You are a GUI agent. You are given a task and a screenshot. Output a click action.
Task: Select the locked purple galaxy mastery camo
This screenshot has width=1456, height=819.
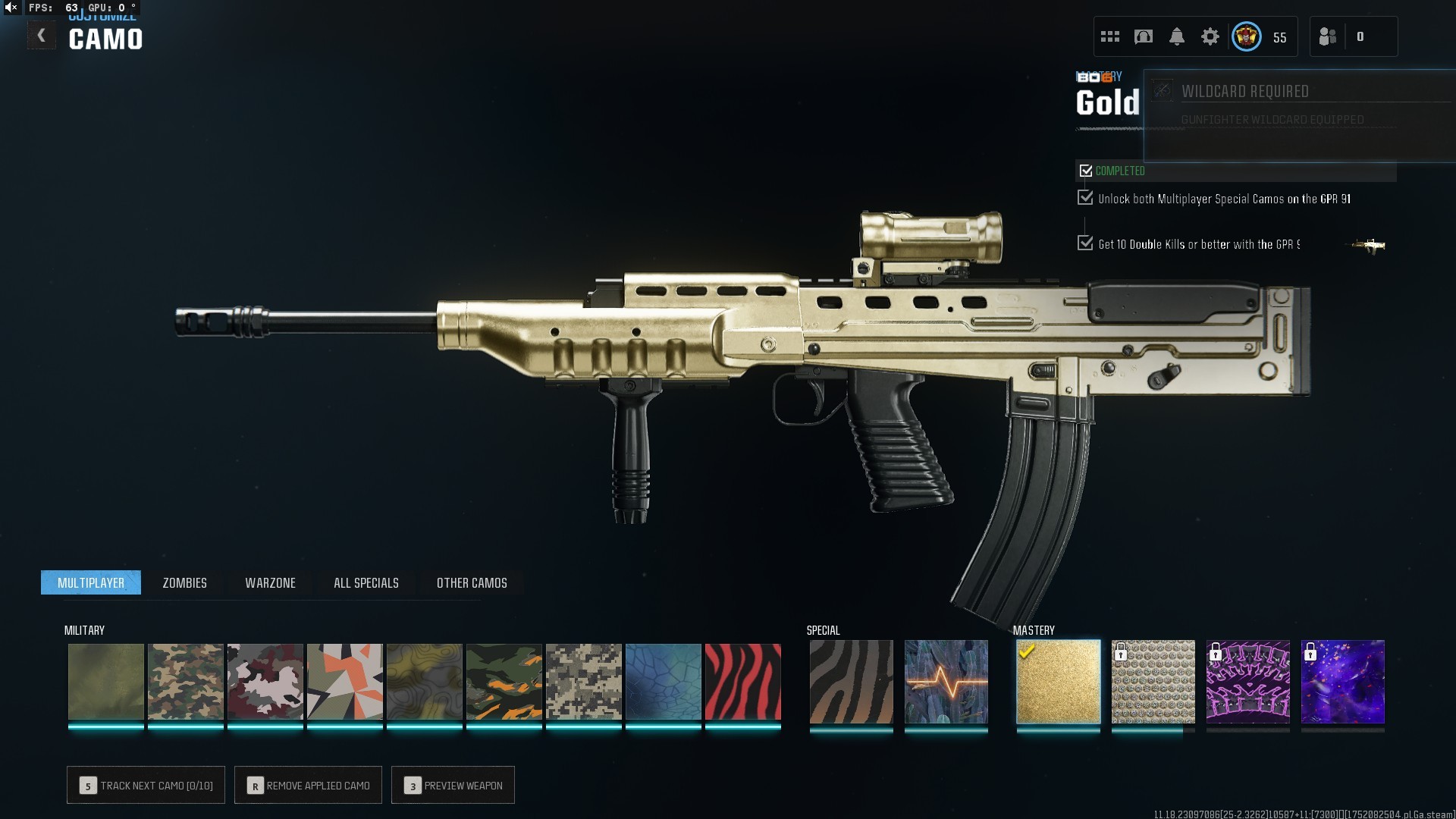tap(1342, 681)
